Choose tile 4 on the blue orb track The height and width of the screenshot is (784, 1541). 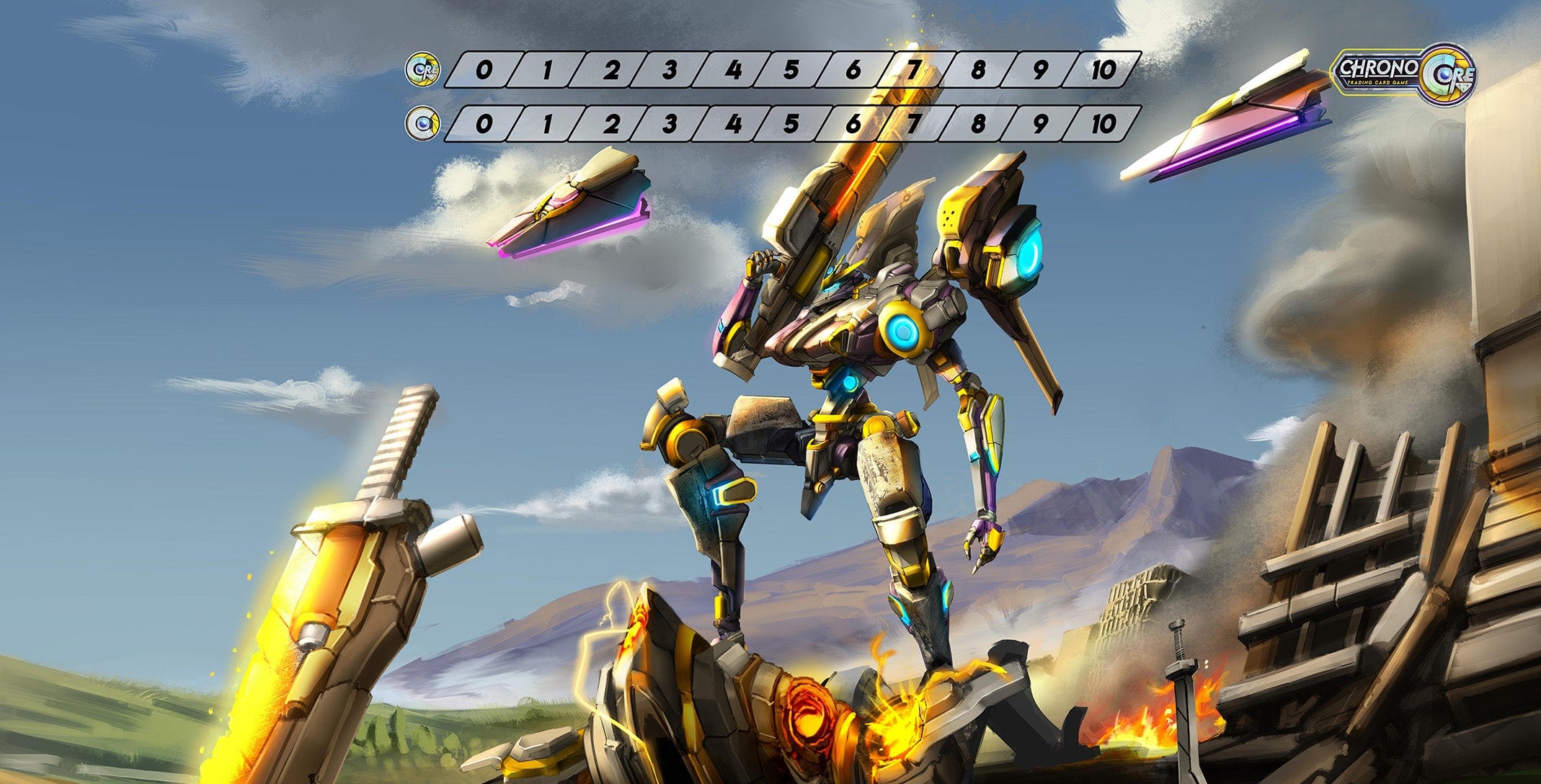pyautogui.click(x=733, y=124)
